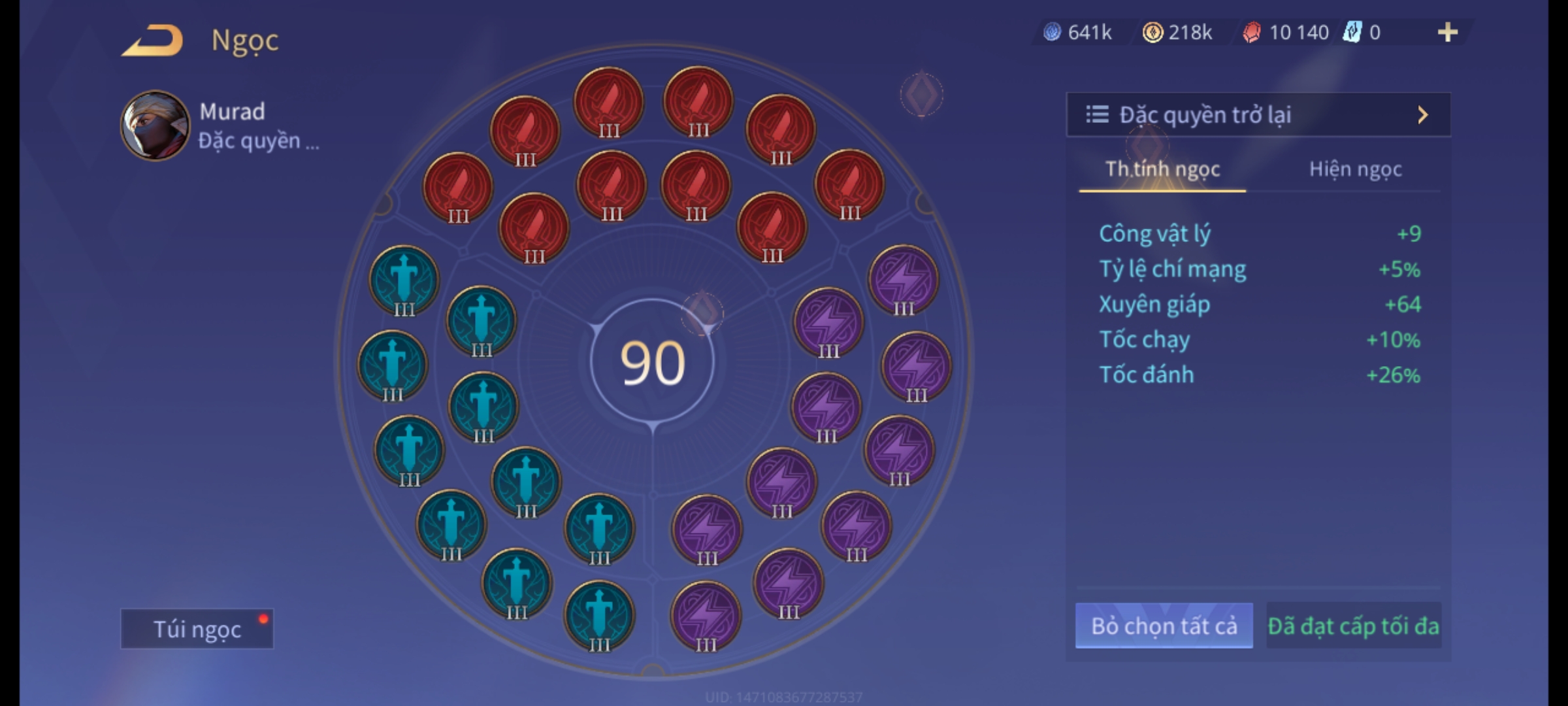The width and height of the screenshot is (1568, 706).
Task: Open the Túi ngọc bag
Action: [x=197, y=629]
